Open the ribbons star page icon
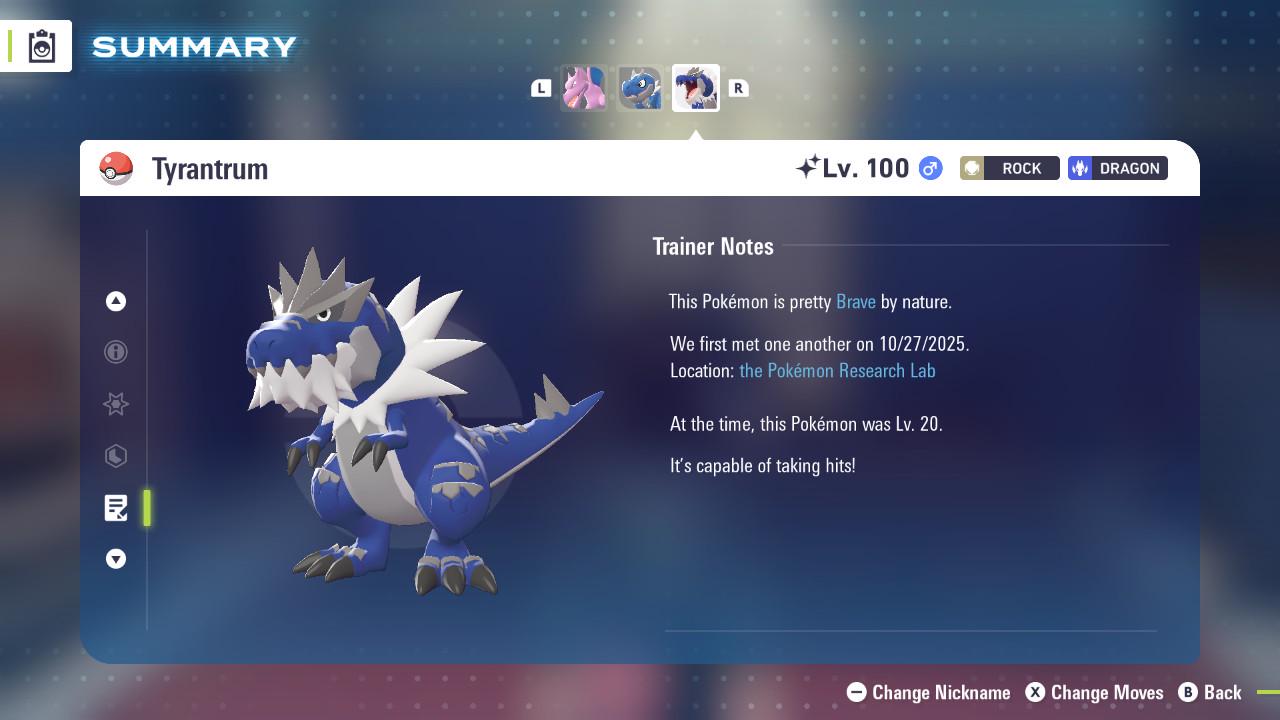1280x720 pixels. [x=115, y=404]
